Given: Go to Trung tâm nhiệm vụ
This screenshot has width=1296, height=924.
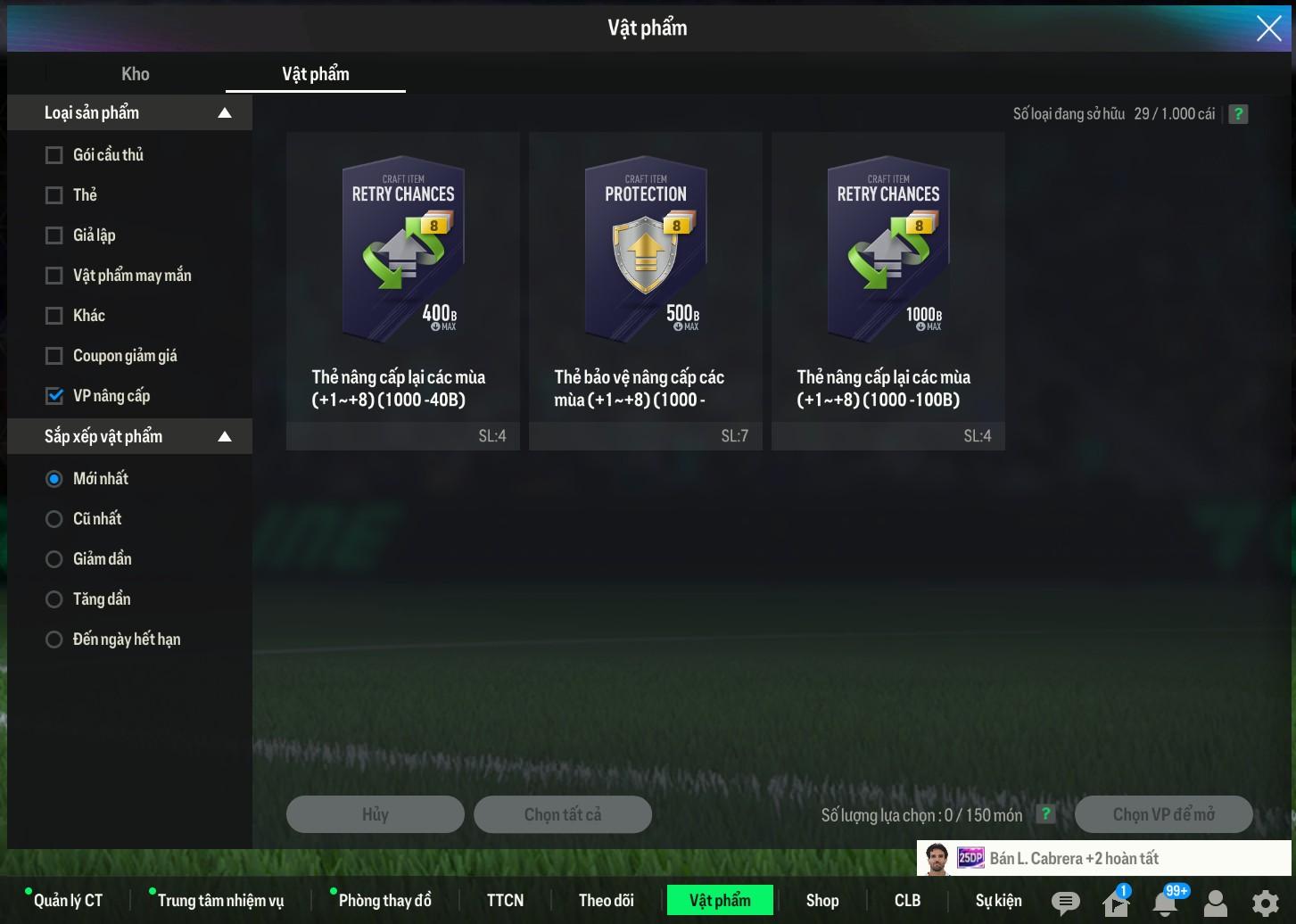Looking at the screenshot, I should [220, 901].
